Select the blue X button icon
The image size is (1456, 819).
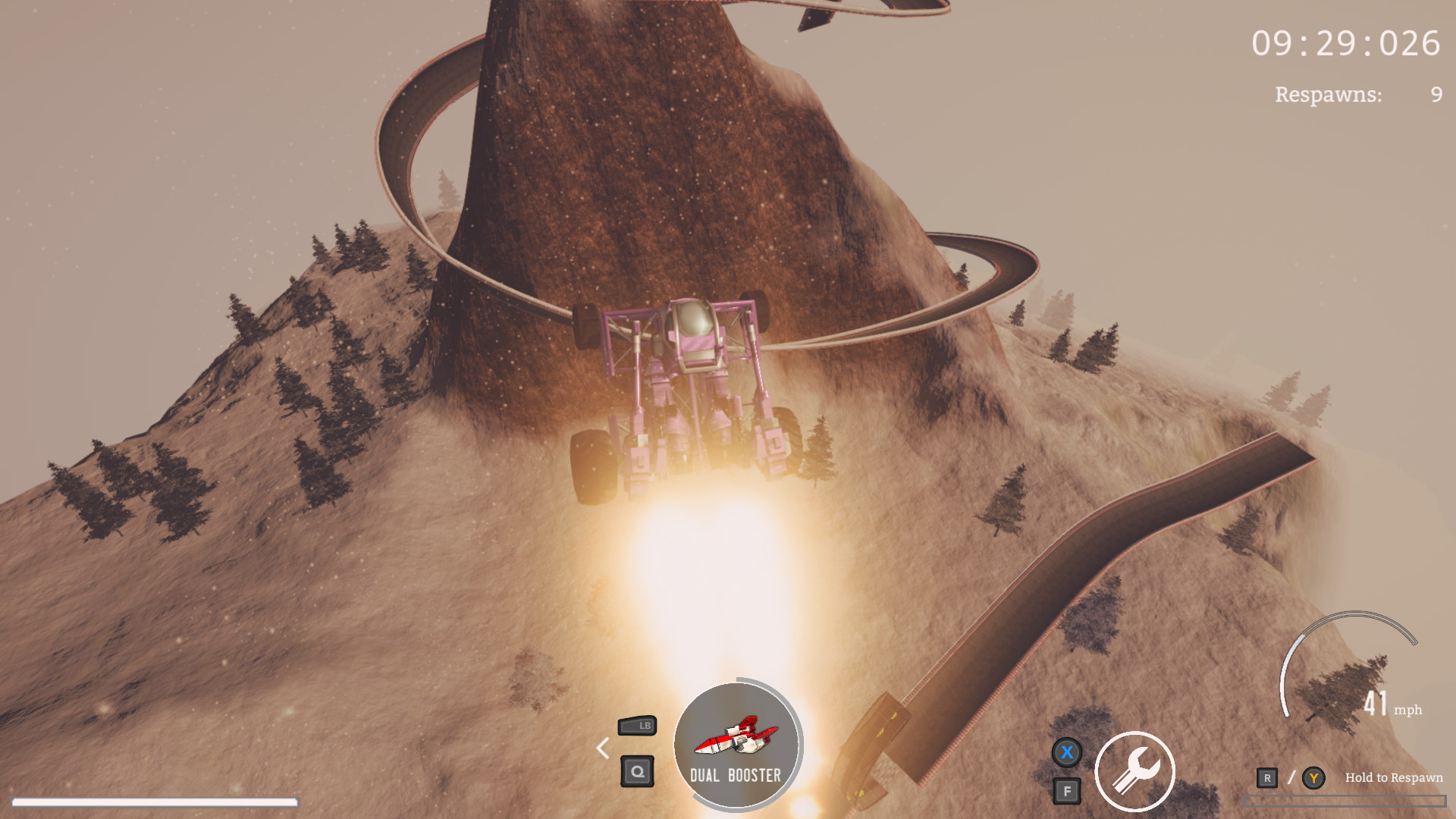[x=1068, y=752]
